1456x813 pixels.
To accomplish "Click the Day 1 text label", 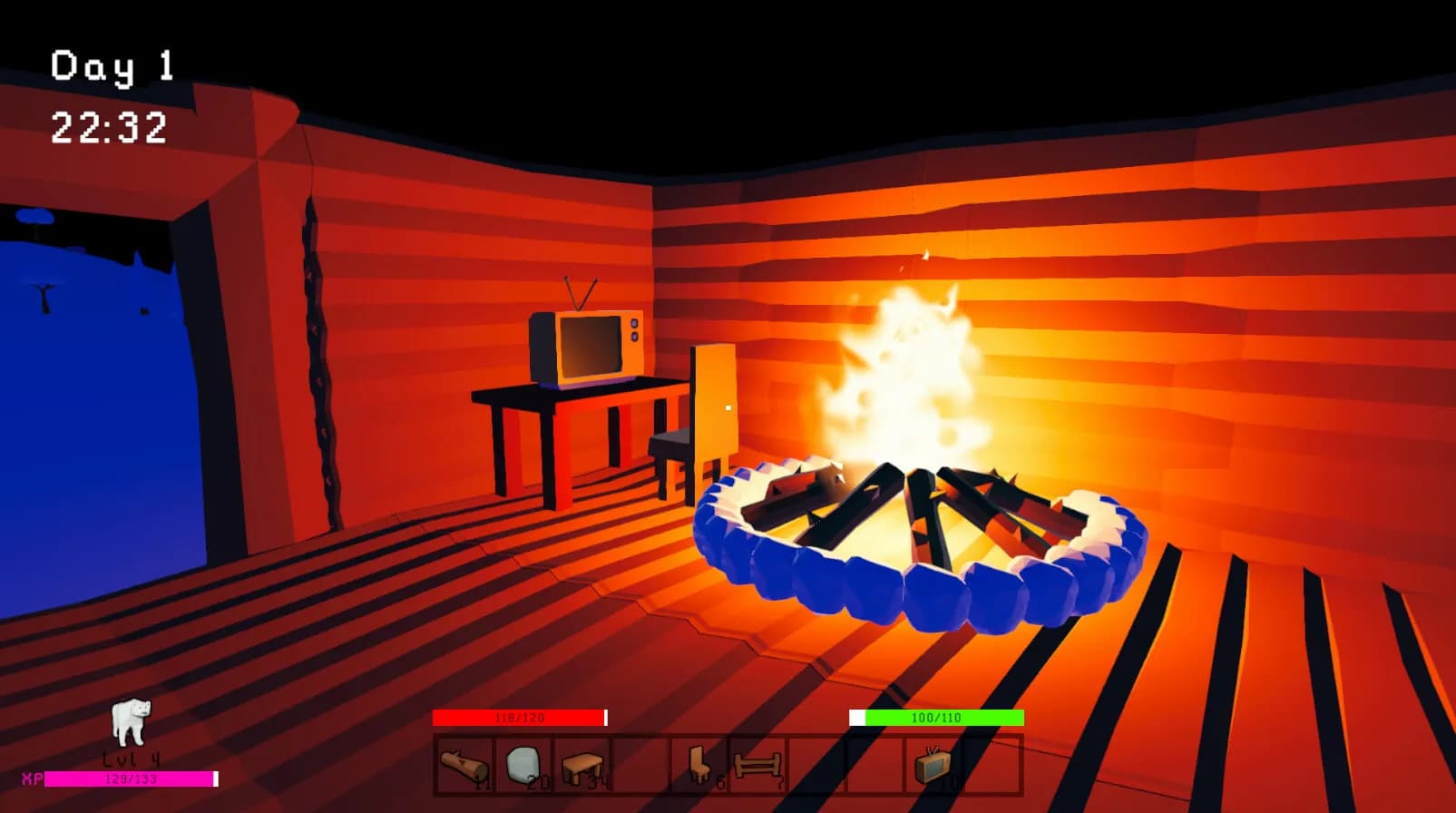I will 112,66.
